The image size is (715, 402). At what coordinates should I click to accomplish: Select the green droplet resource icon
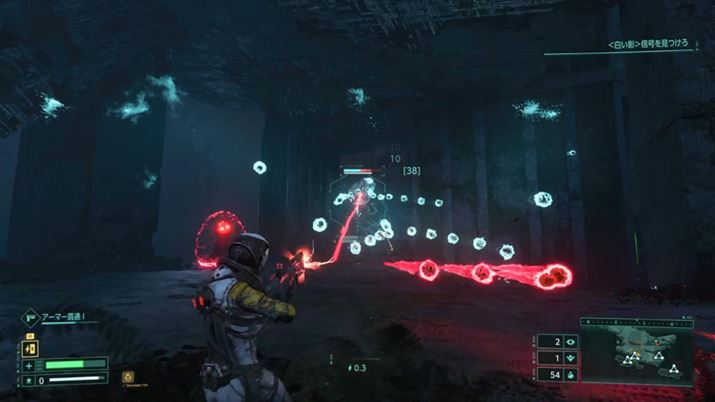pyautogui.click(x=570, y=373)
